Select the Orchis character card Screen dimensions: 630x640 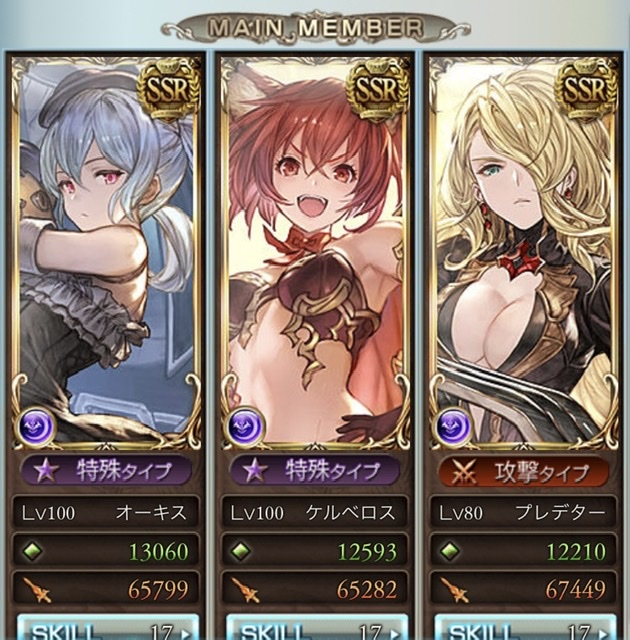tap(105, 250)
